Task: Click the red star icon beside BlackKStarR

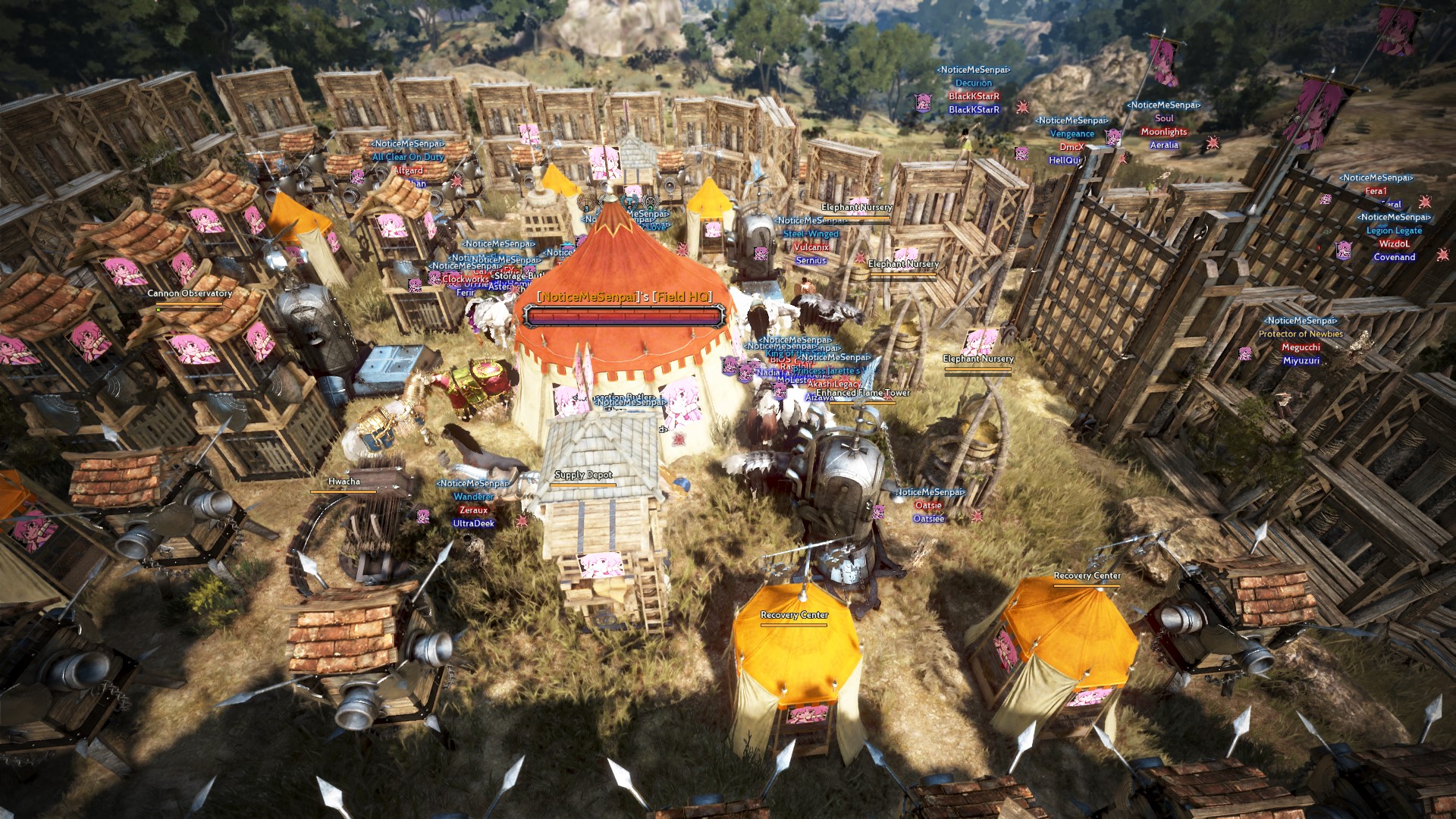Action: point(1023,106)
